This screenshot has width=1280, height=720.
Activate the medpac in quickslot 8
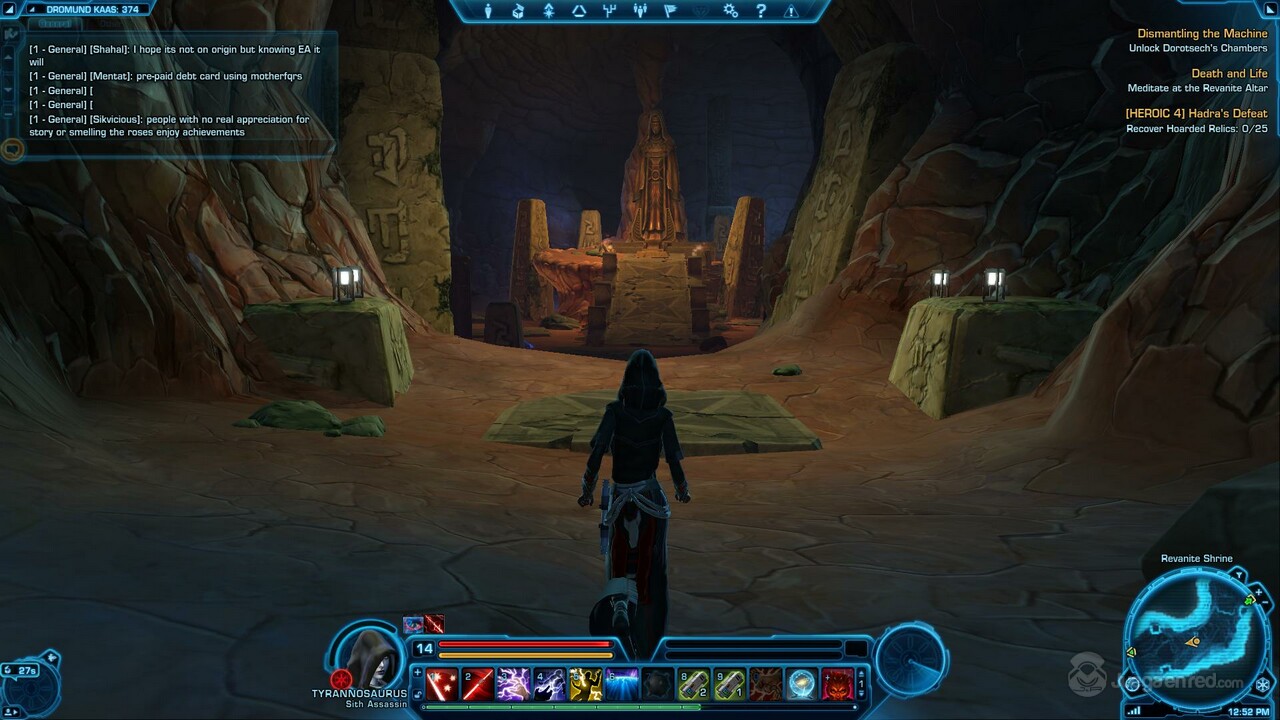pos(694,684)
